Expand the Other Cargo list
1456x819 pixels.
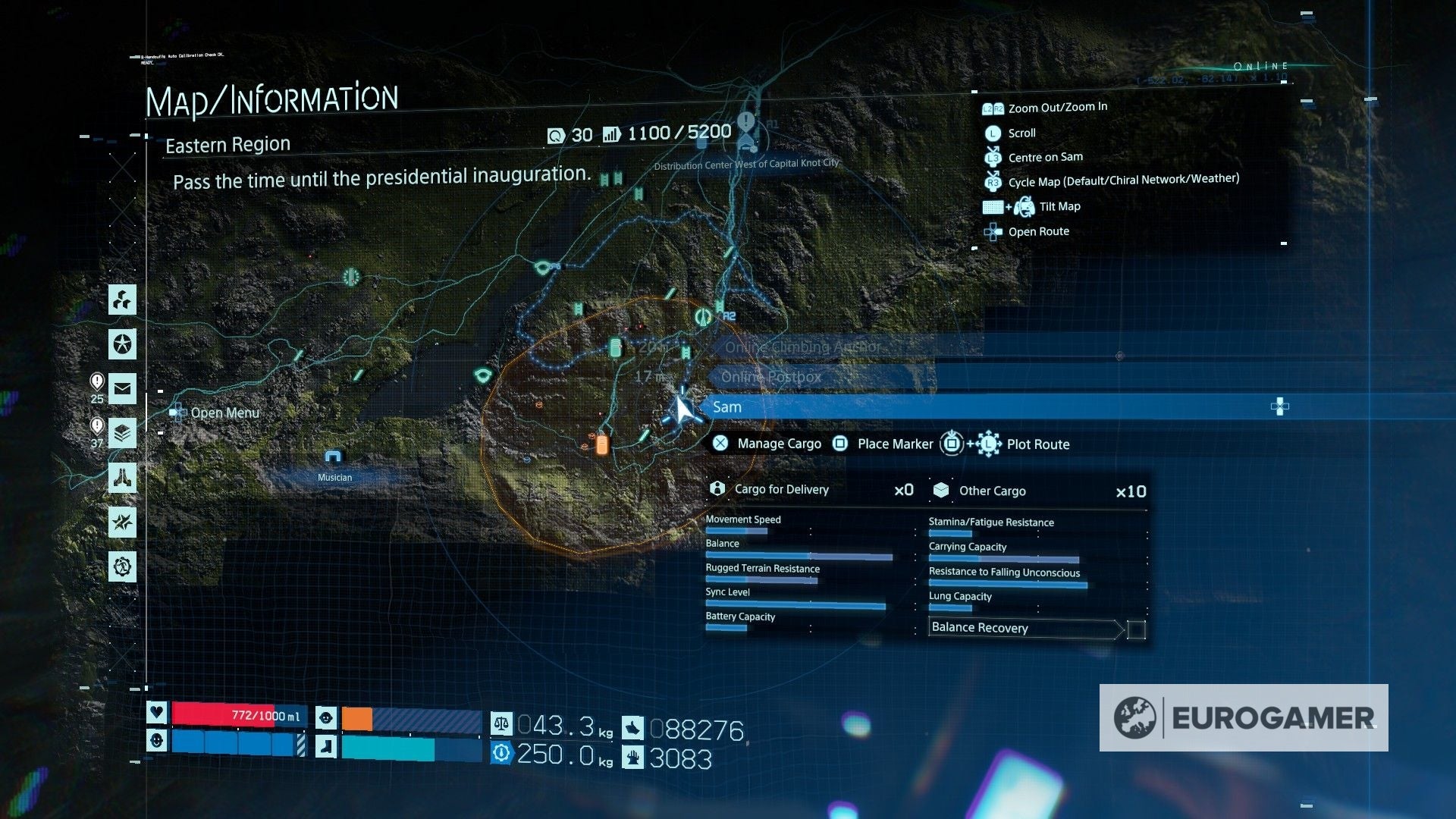click(991, 491)
